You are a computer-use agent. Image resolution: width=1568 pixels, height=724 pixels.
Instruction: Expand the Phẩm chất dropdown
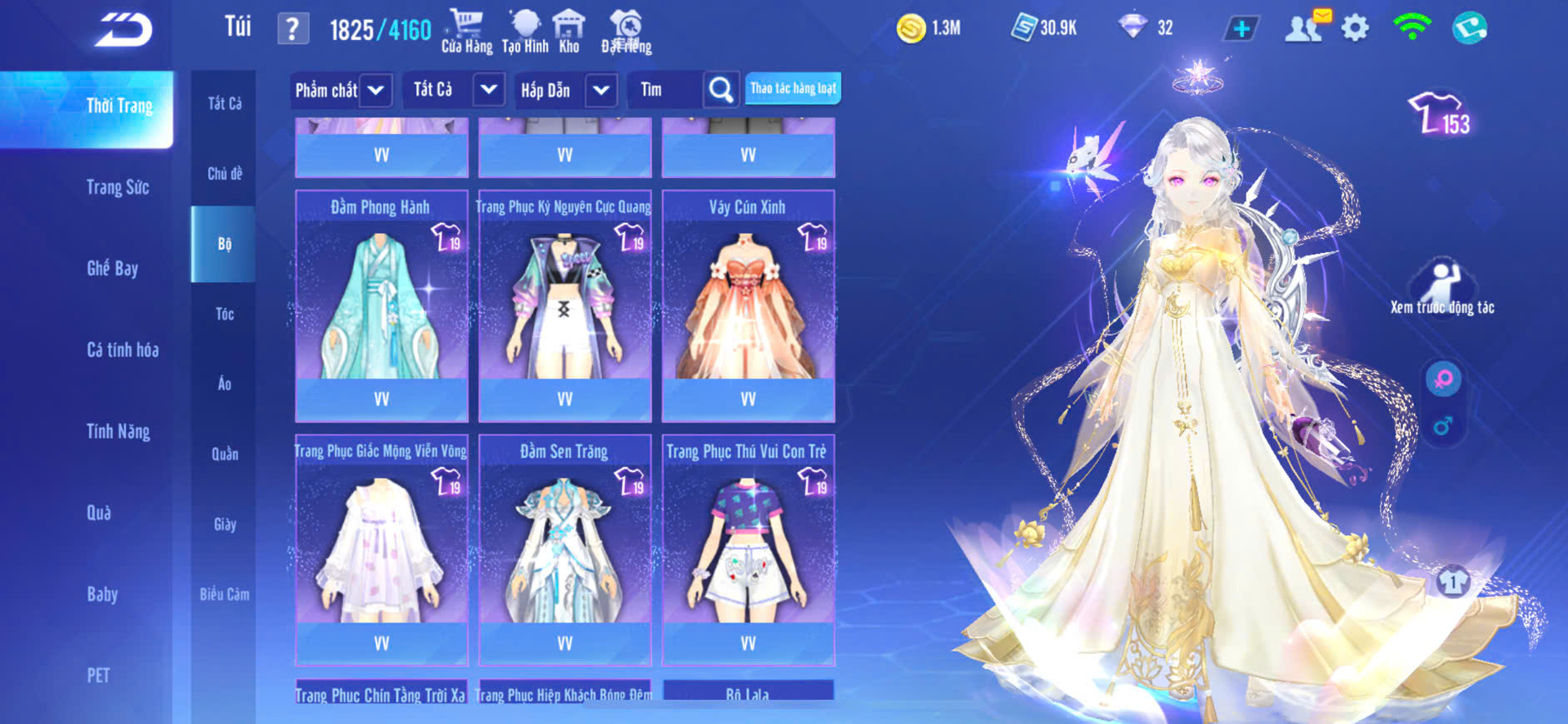coord(376,90)
